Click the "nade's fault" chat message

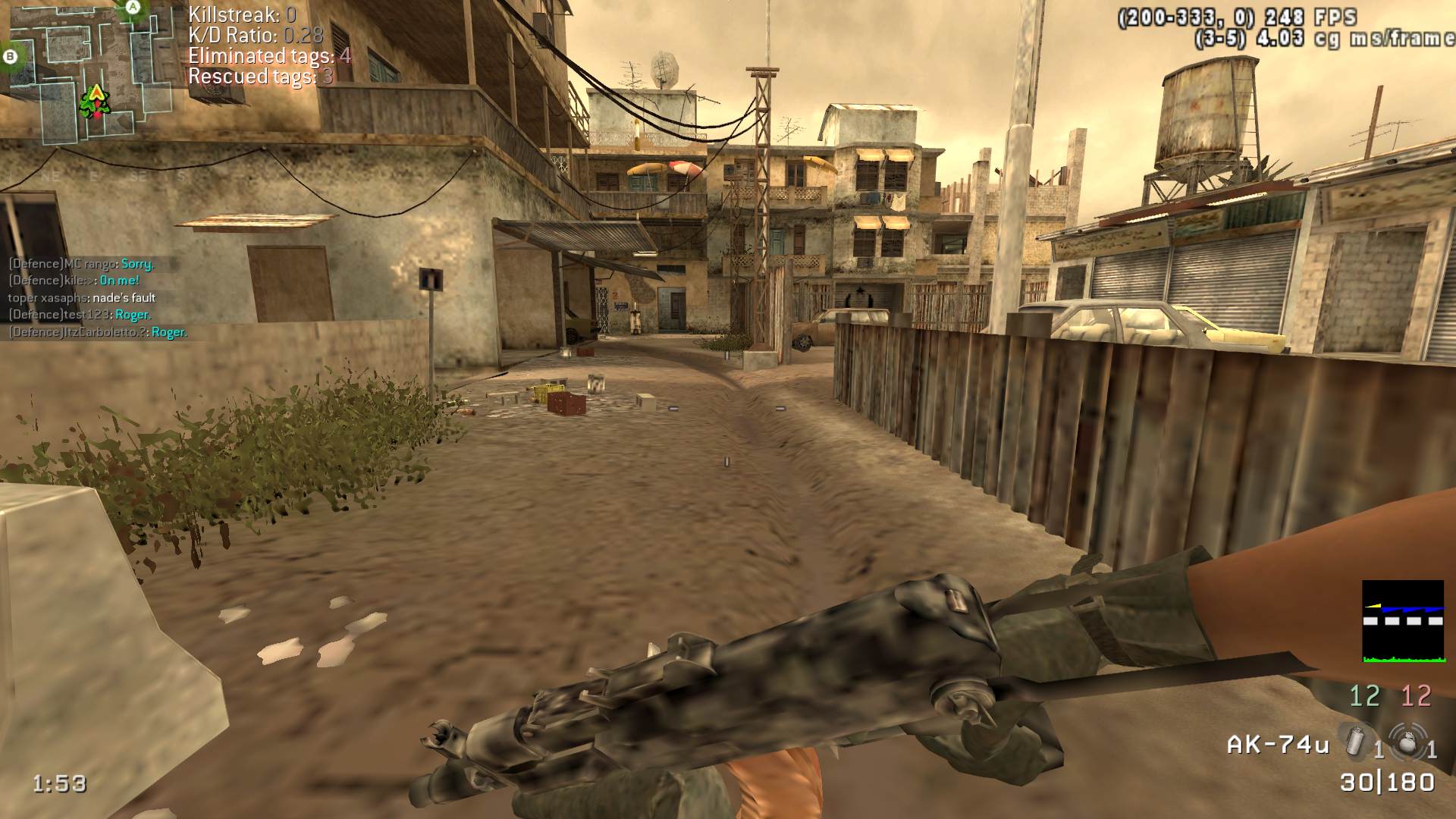pyautogui.click(x=124, y=298)
